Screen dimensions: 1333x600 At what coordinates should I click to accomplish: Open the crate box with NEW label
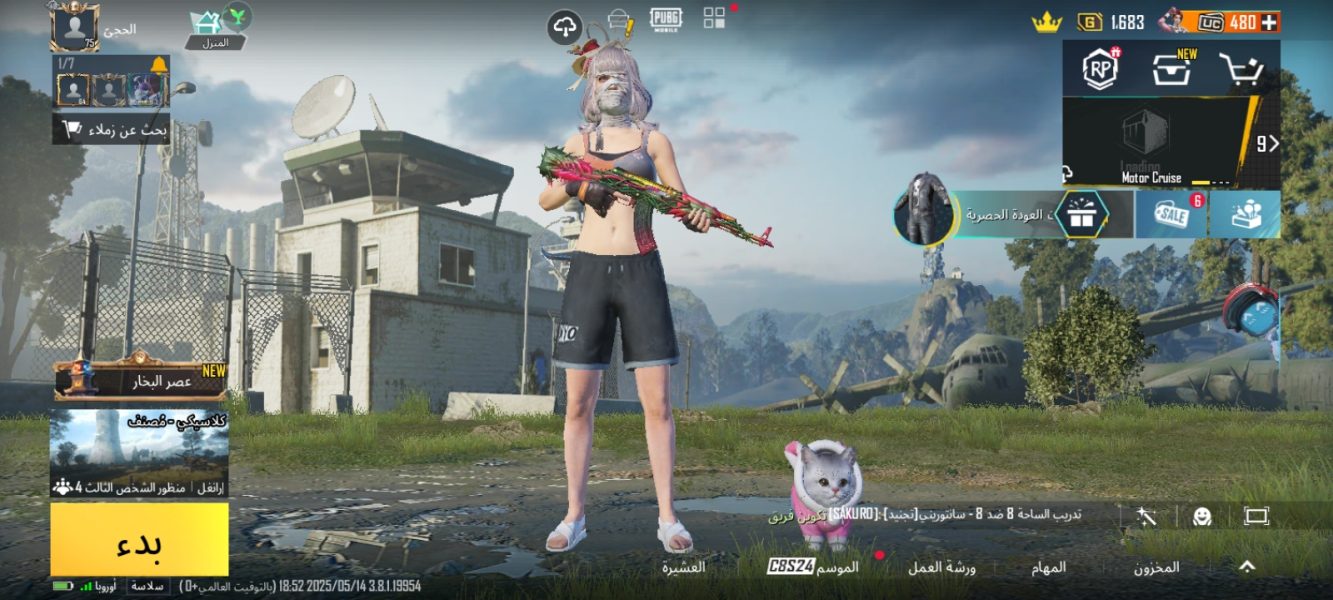[x=1171, y=69]
